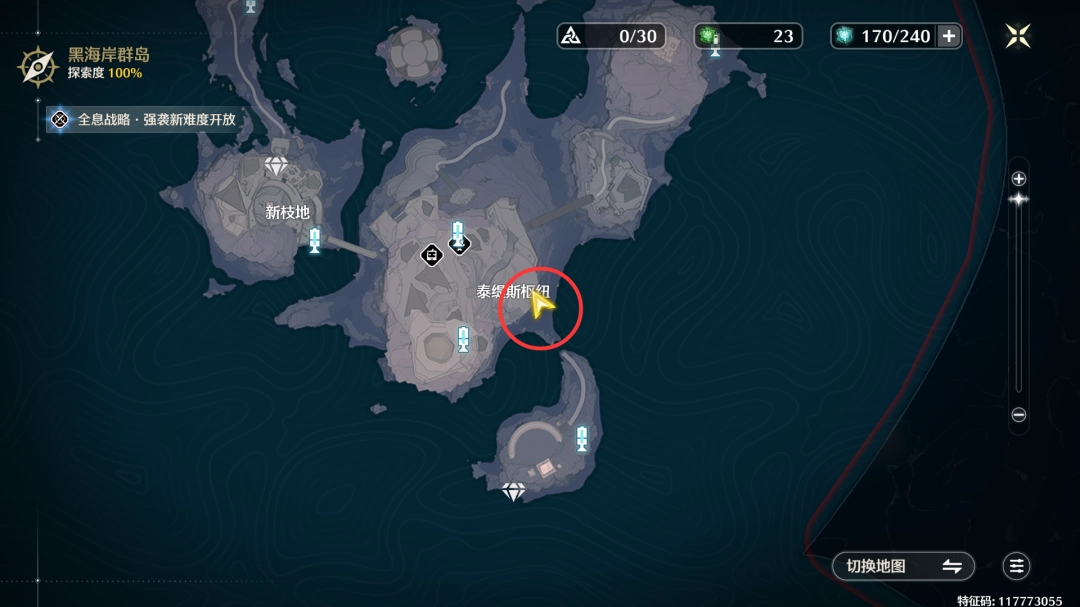Select the yellow player arrow marker
This screenshot has width=1080, height=607.
click(x=541, y=306)
